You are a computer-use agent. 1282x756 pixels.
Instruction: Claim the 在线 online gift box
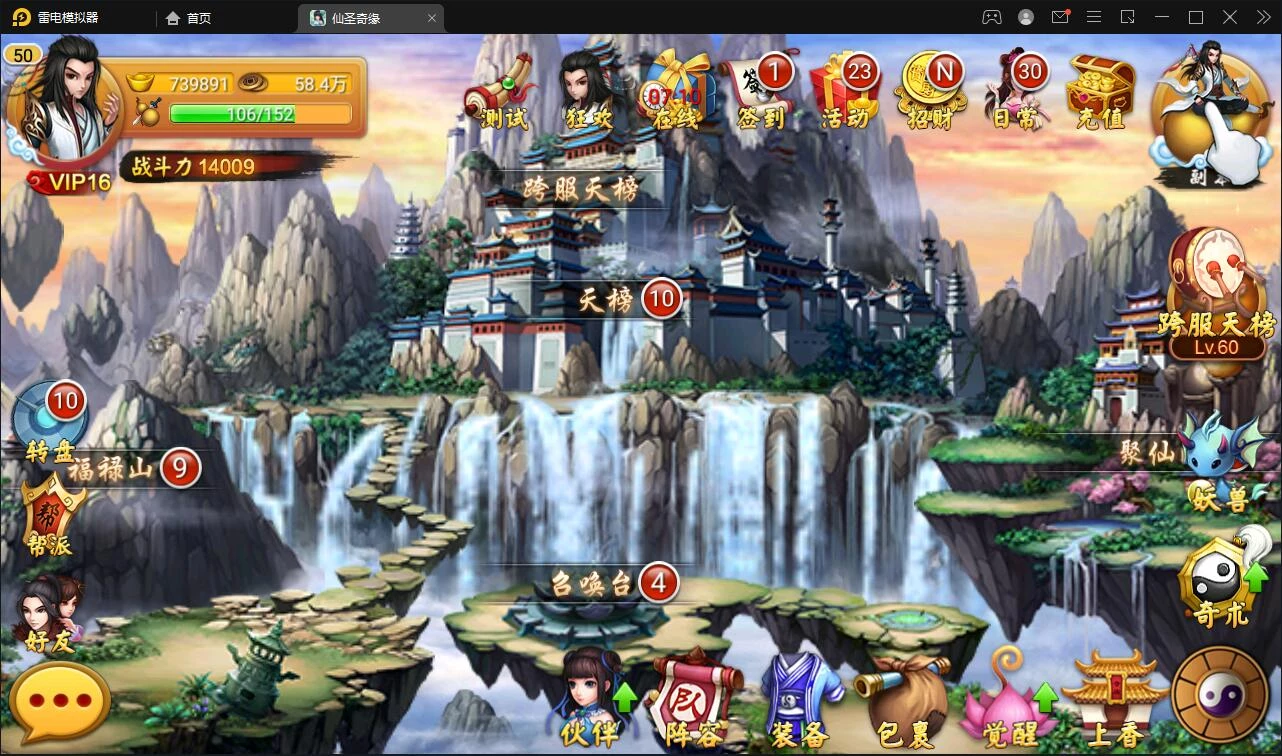(676, 92)
